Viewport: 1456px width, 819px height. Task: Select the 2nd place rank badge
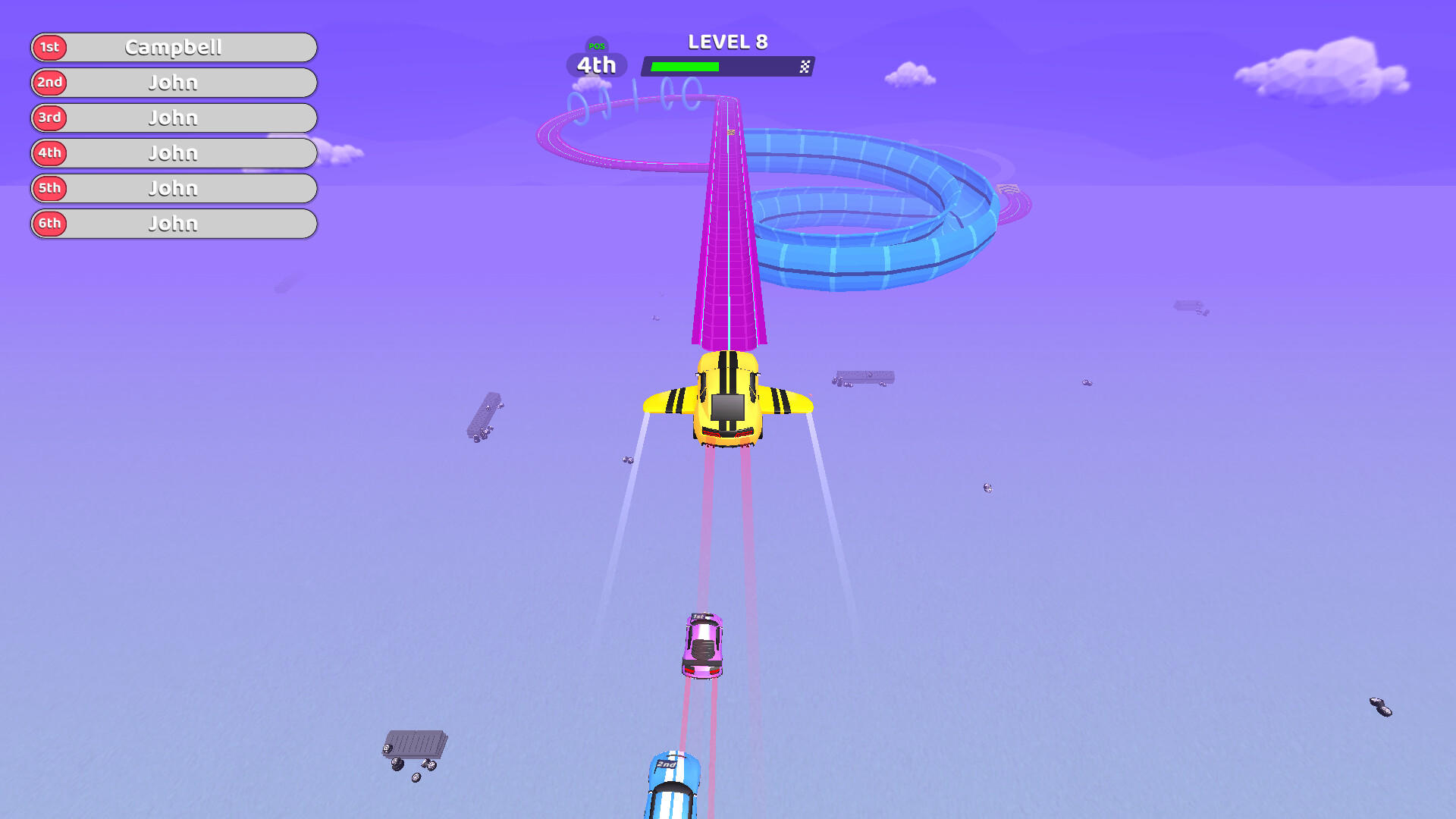[49, 83]
